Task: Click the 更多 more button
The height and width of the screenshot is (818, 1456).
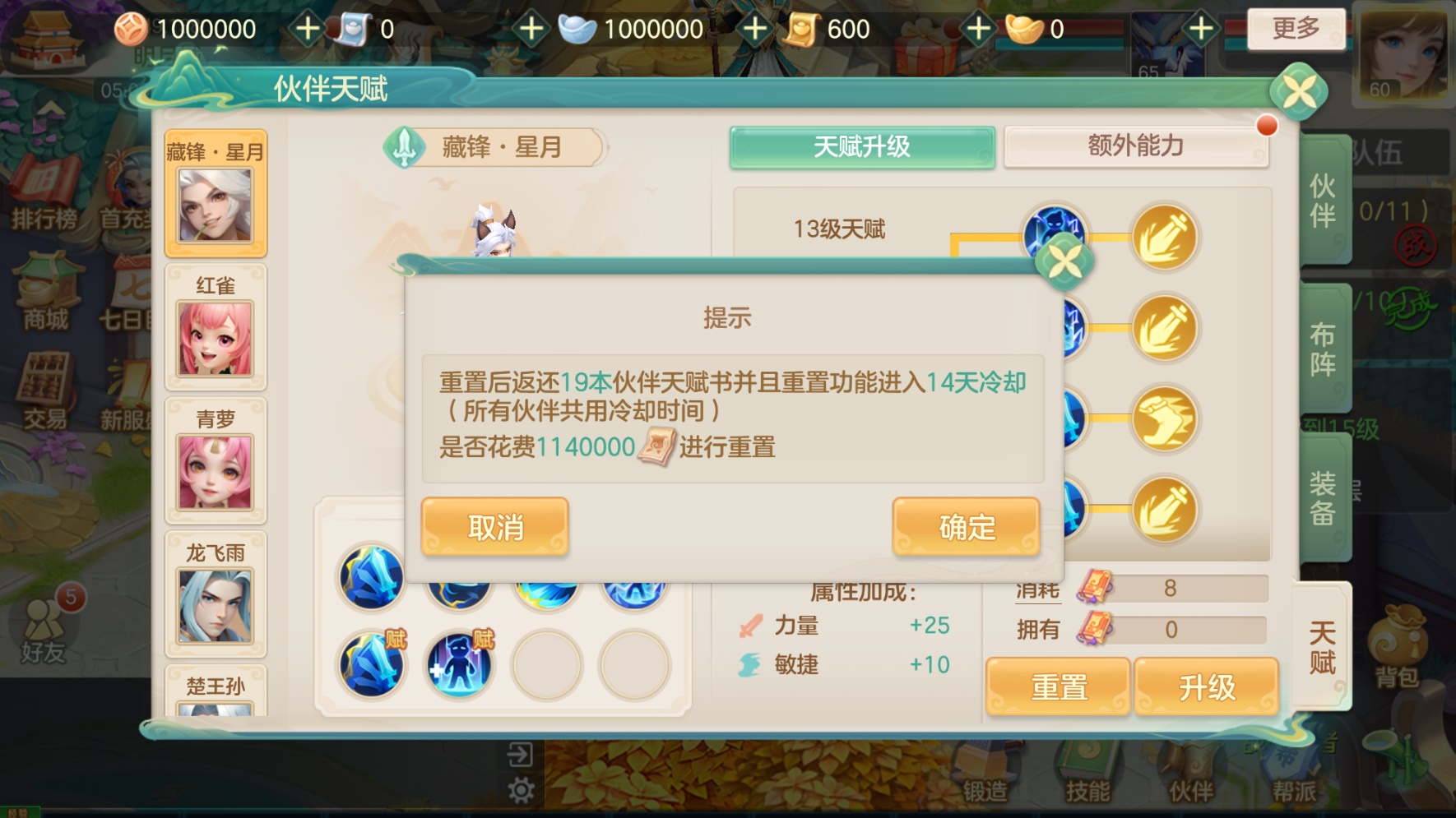Action: click(x=1296, y=27)
